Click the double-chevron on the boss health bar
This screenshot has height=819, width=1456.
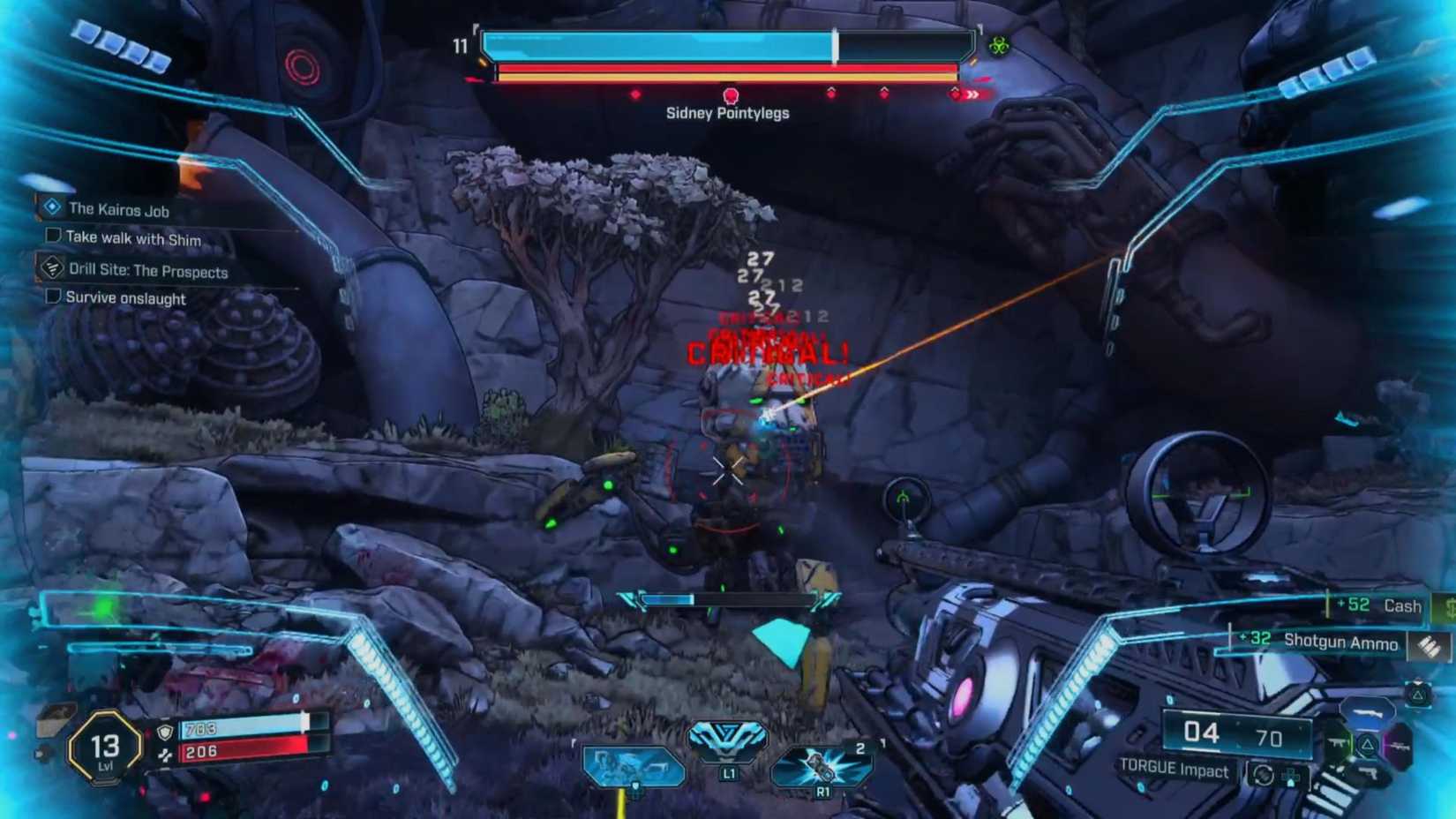[x=972, y=94]
